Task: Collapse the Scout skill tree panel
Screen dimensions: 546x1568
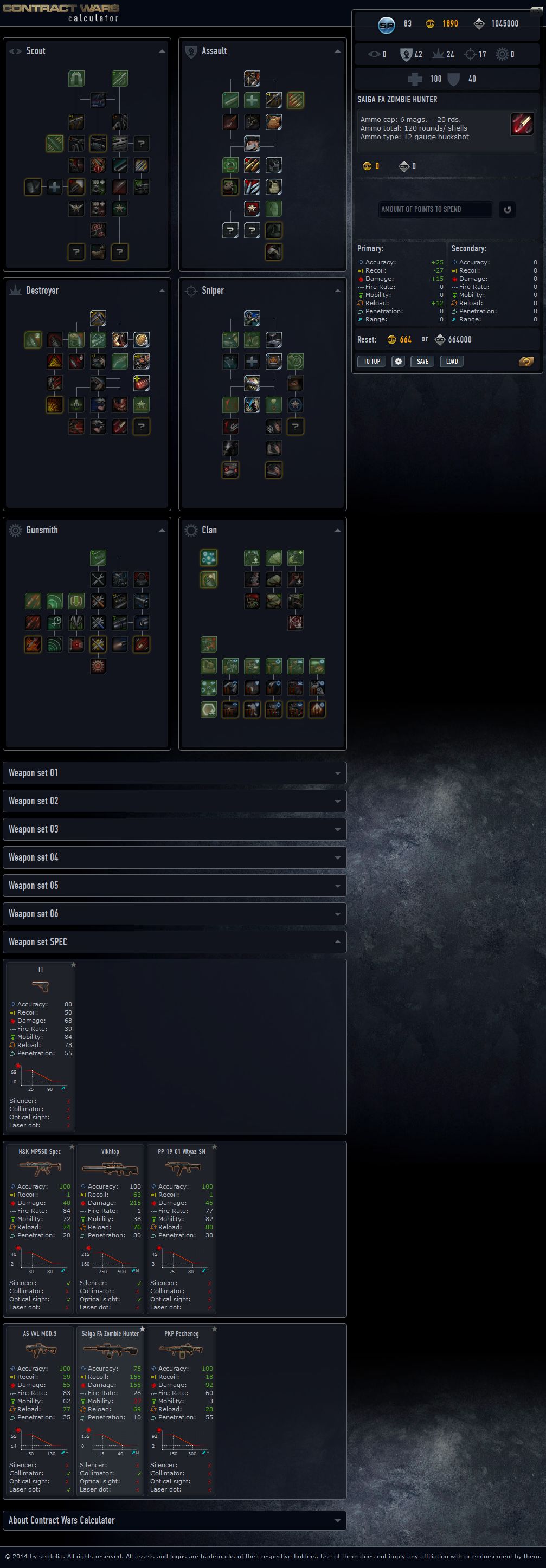Action: tap(162, 51)
